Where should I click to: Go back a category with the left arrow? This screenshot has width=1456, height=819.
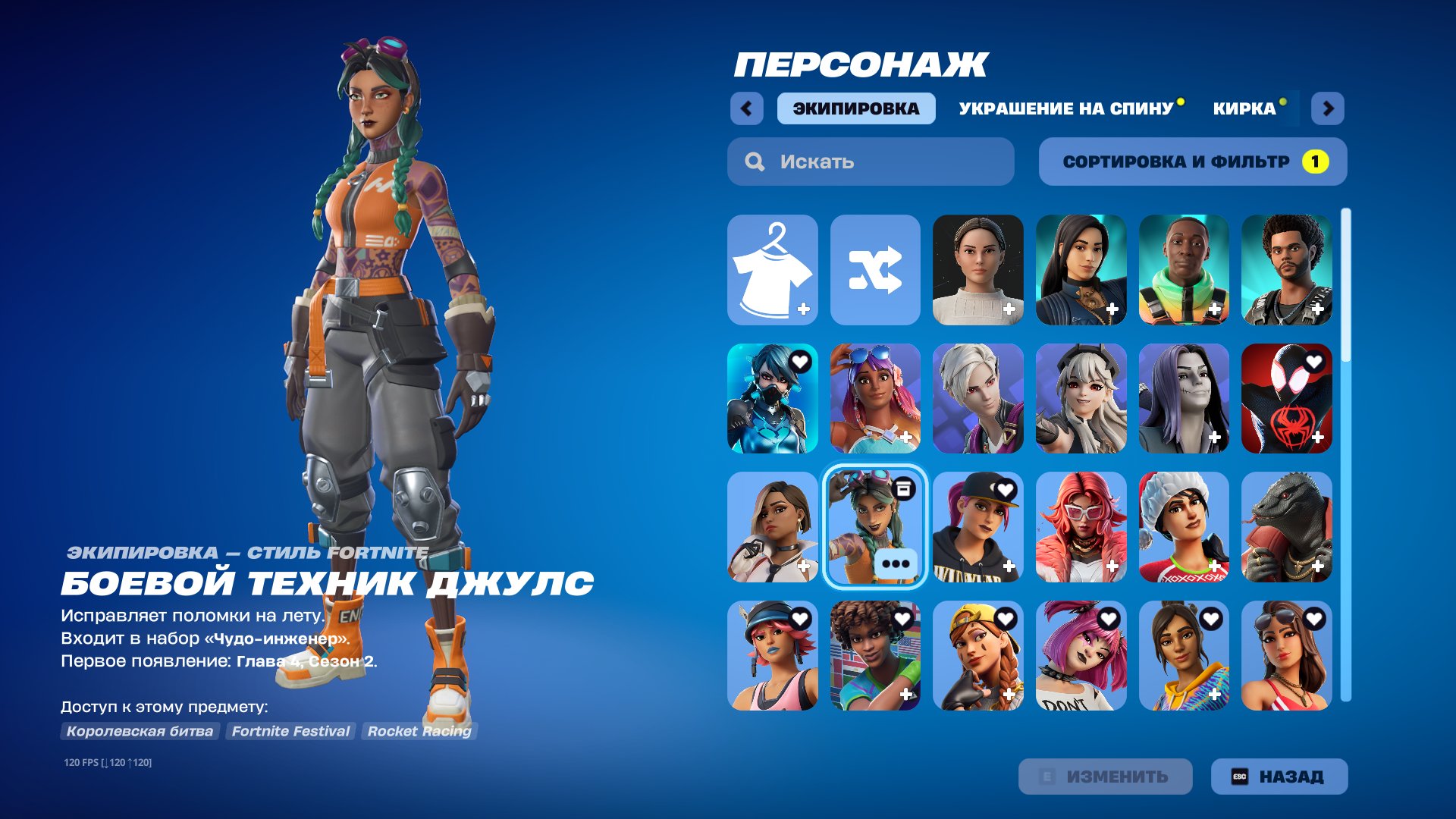coord(748,108)
